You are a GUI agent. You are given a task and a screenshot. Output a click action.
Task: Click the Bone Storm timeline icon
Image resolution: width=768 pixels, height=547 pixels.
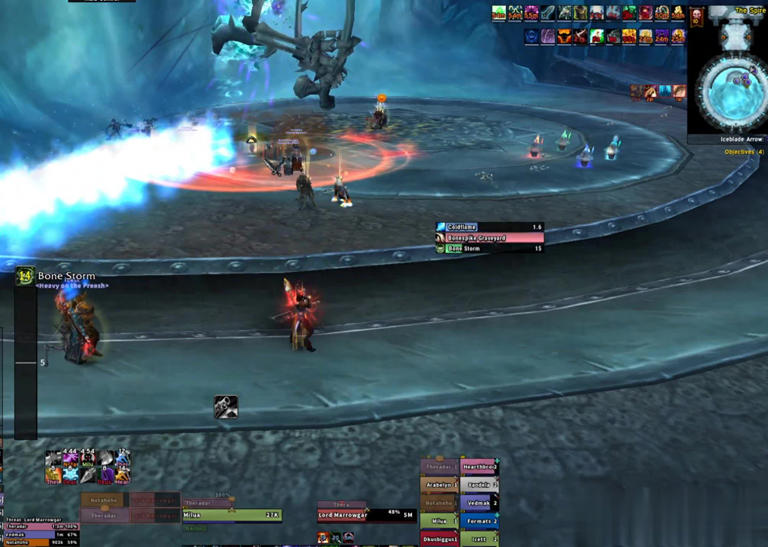click(25, 276)
